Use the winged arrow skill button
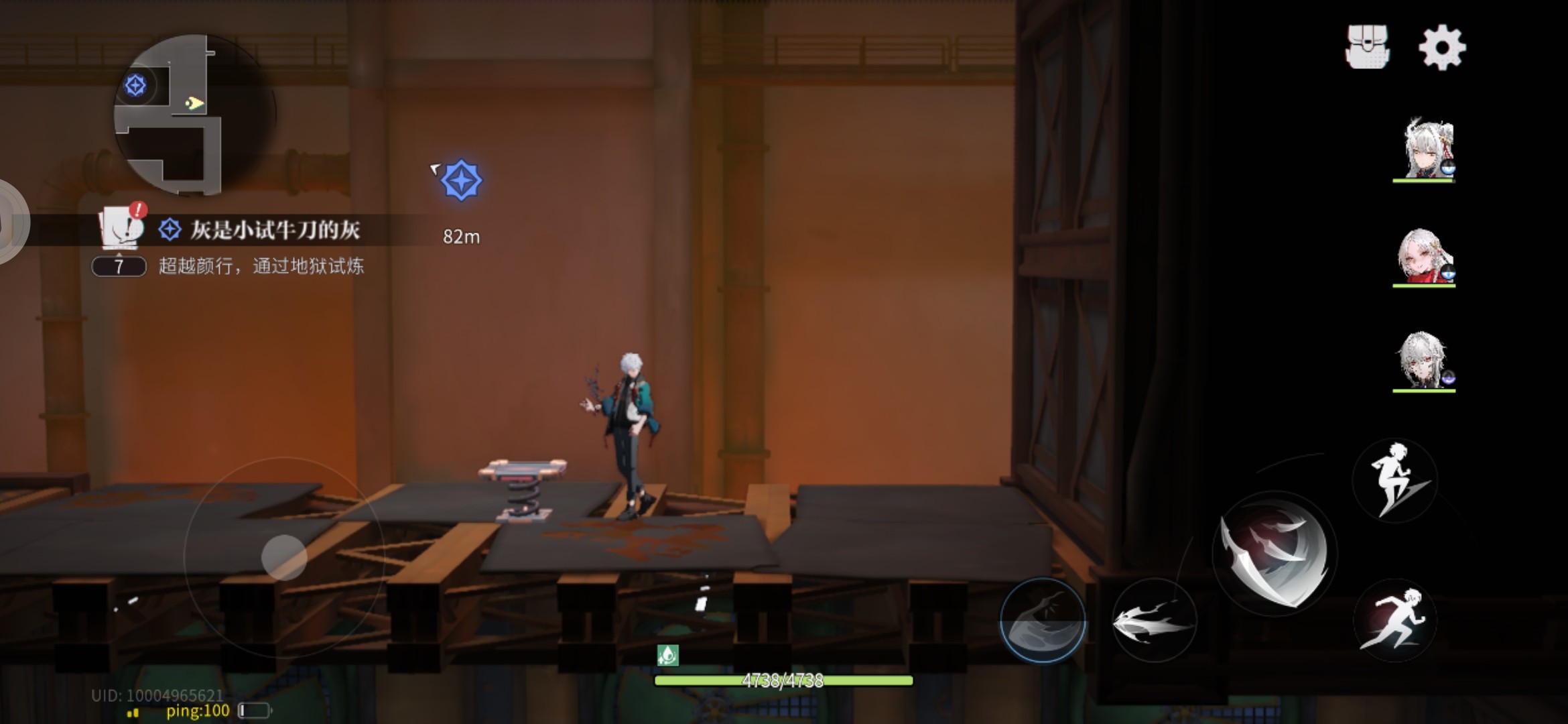Image resolution: width=1568 pixels, height=724 pixels. (x=1153, y=621)
